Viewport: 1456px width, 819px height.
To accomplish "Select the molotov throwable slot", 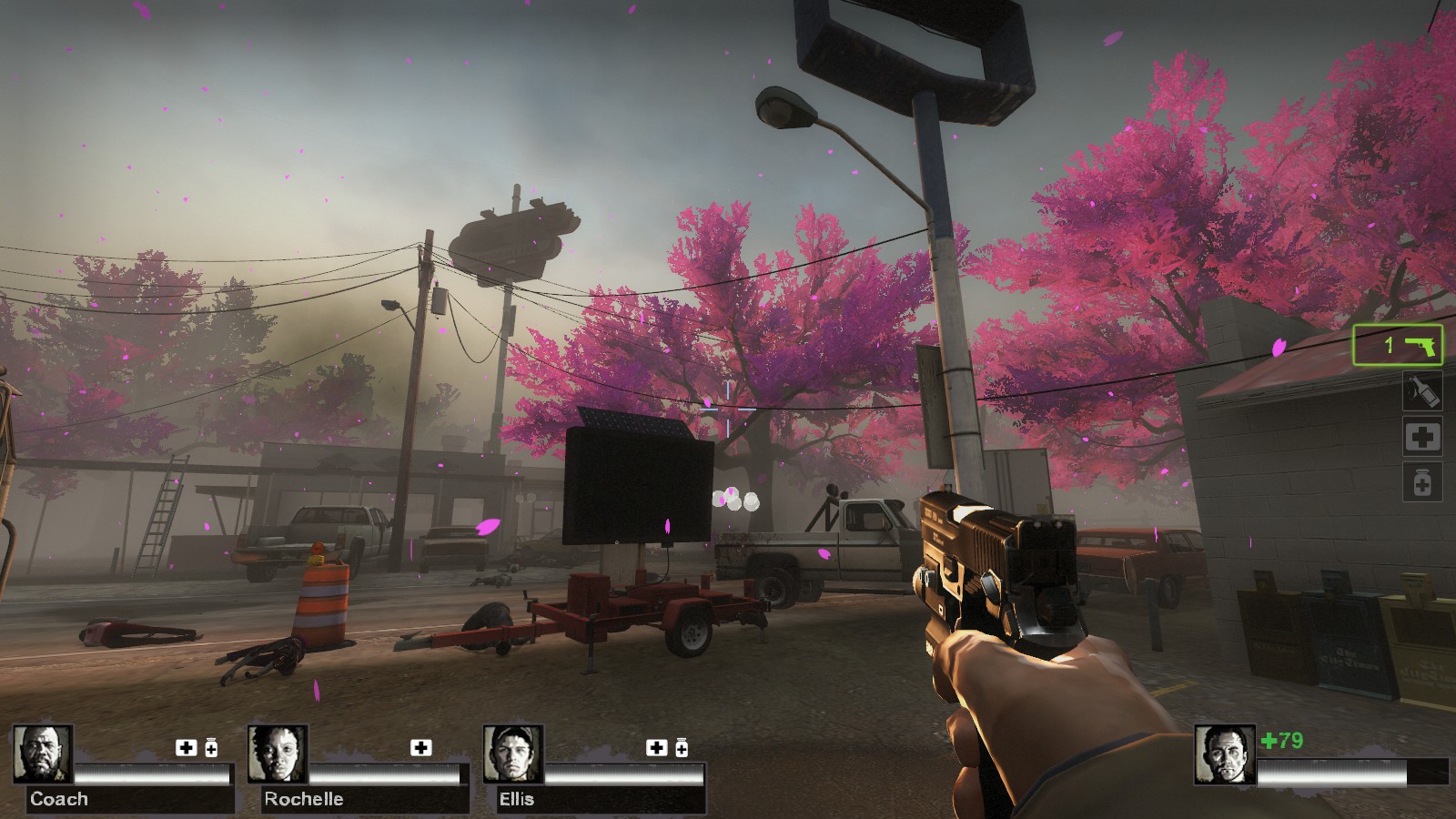I will pyautogui.click(x=1421, y=391).
